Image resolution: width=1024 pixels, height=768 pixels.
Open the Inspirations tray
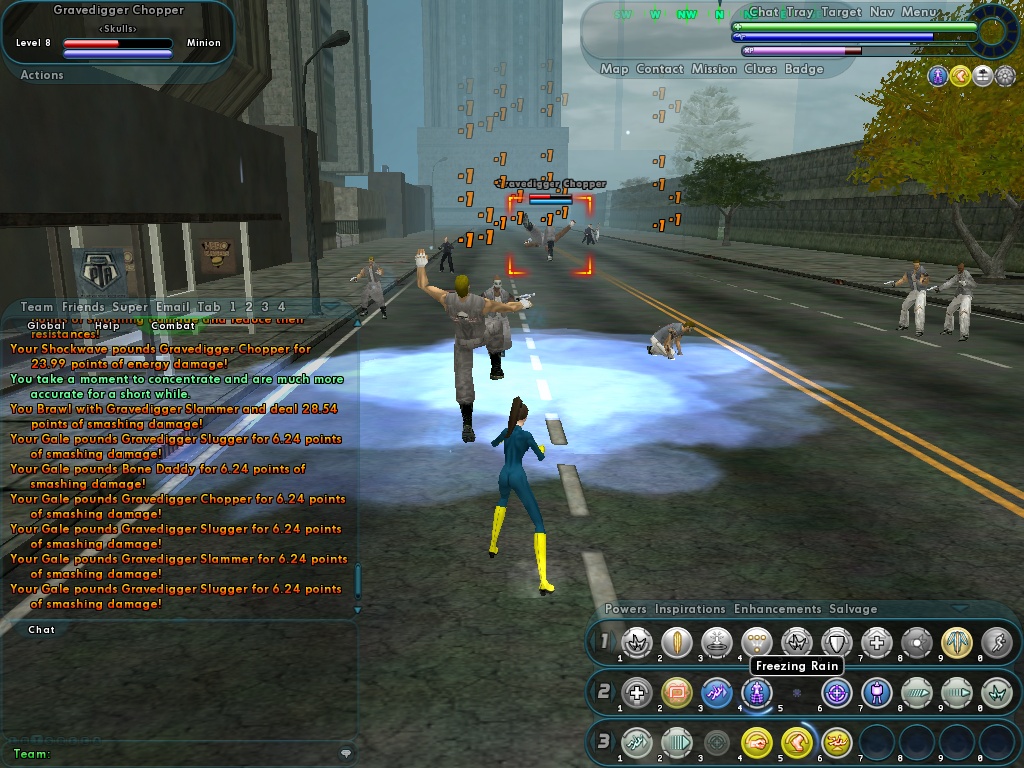[690, 609]
